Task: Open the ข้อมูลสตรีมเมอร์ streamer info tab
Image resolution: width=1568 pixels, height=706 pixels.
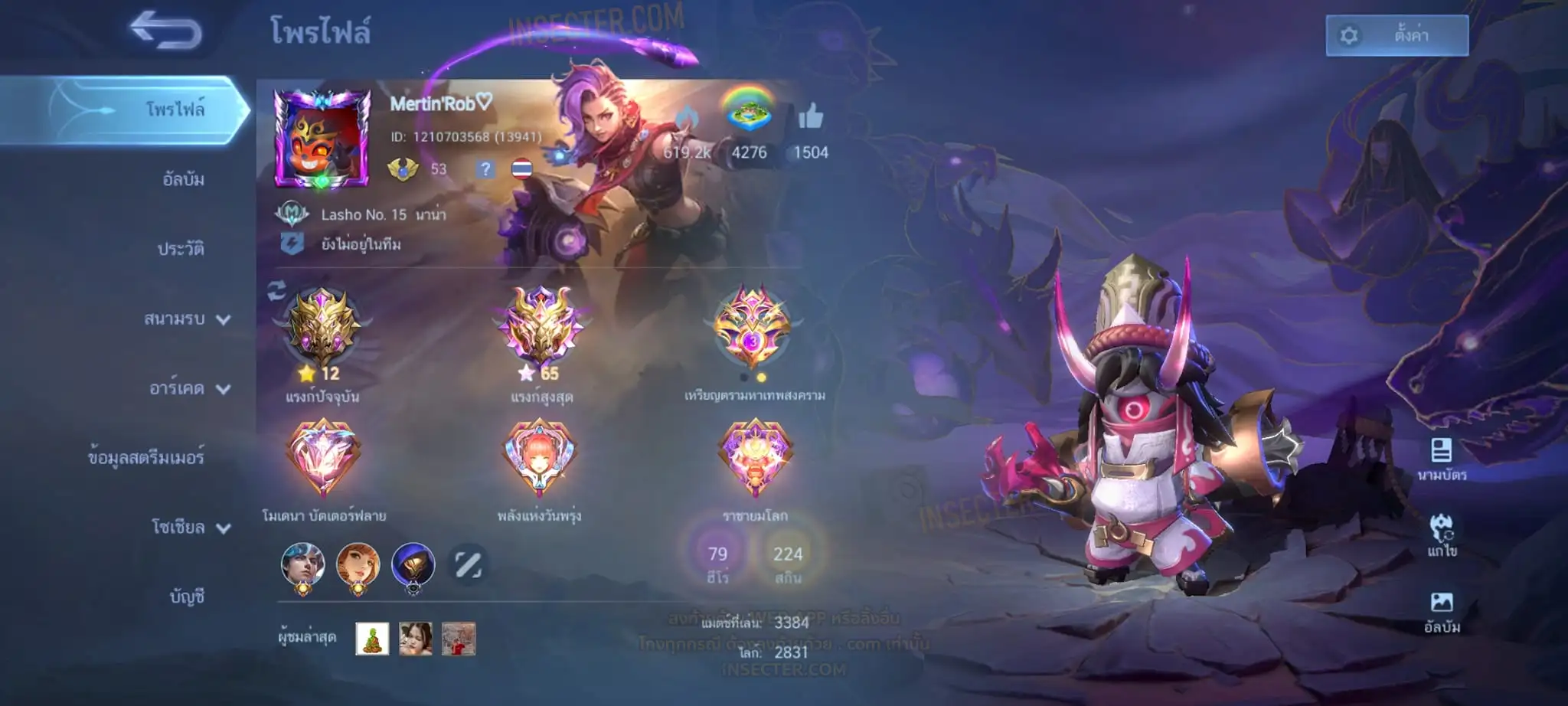Action: pos(145,457)
